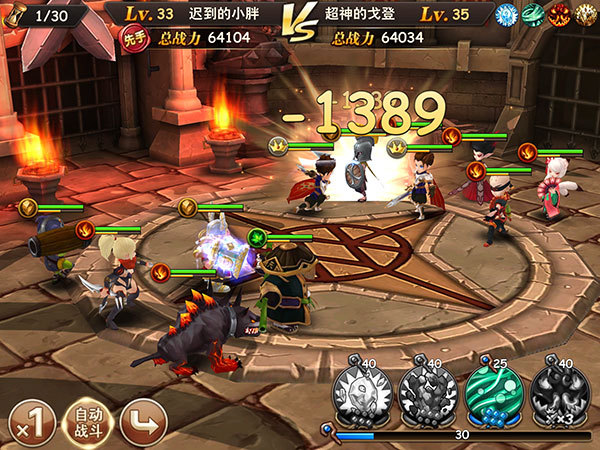Toggle the 自动战斗 auto-battle button
This screenshot has height=450, width=600.
88,421
